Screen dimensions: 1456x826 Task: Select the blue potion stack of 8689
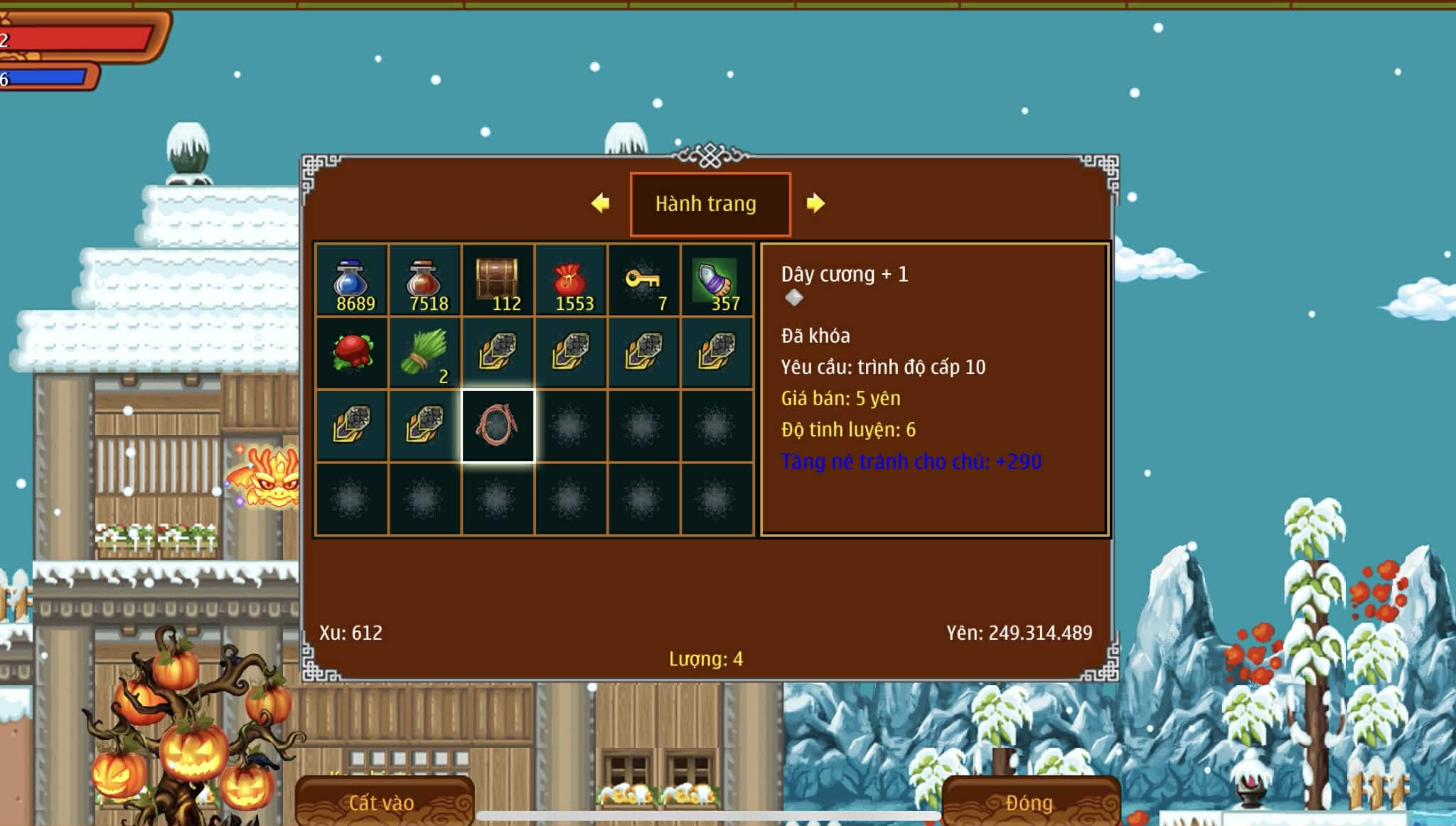click(x=352, y=281)
